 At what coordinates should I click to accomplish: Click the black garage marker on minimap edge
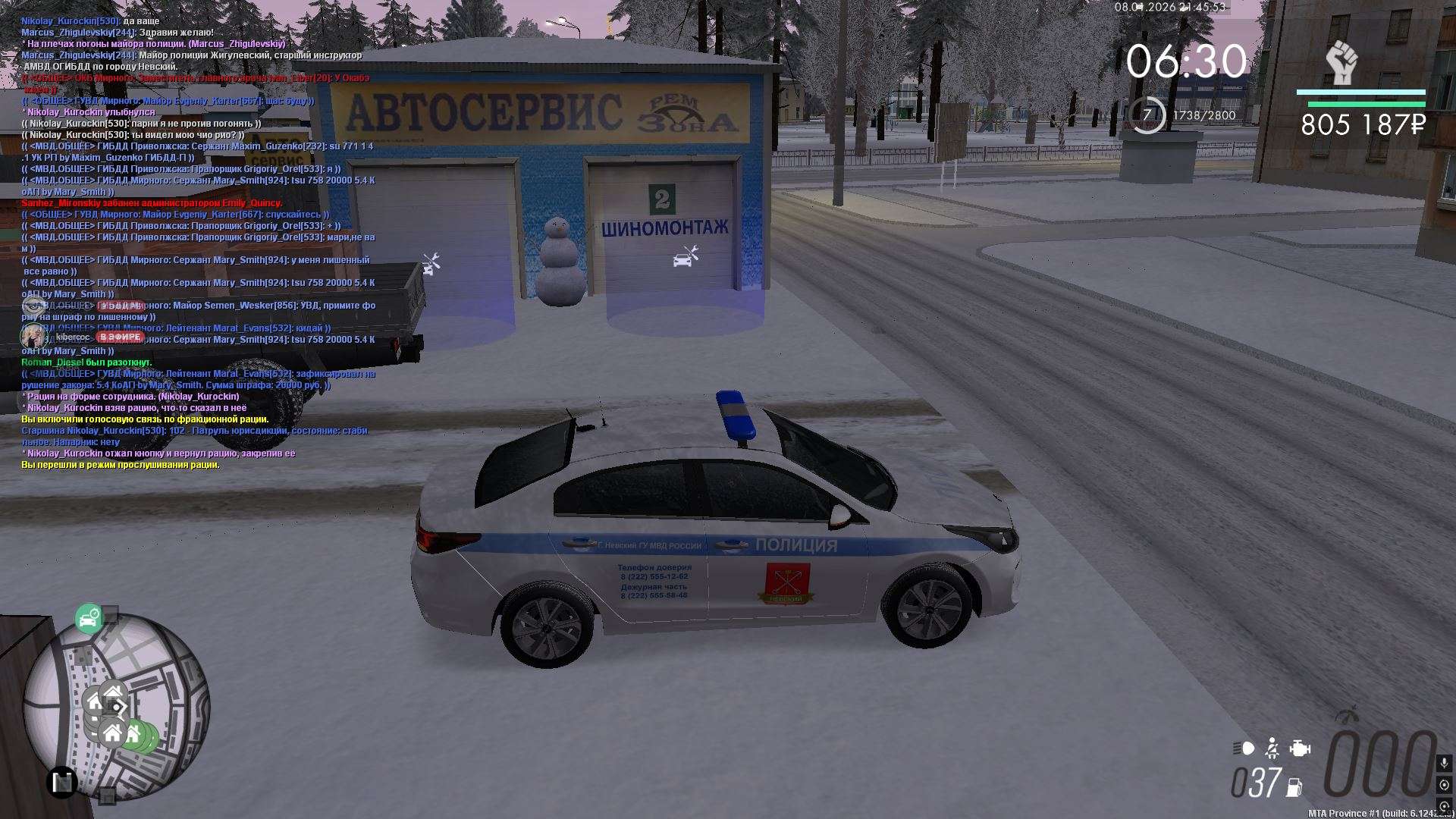[62, 781]
